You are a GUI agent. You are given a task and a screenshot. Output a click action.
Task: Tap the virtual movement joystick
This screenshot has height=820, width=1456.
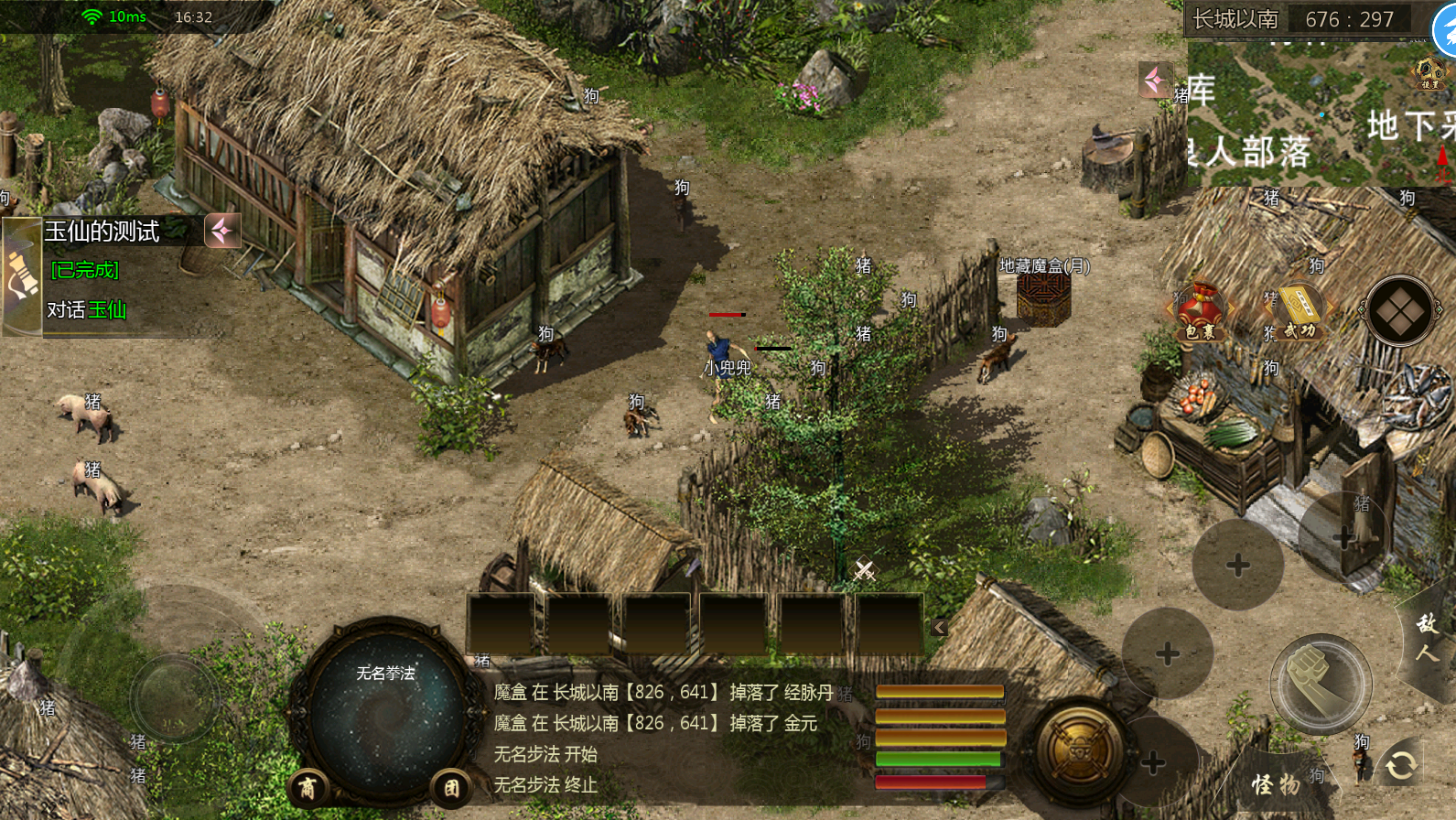(x=174, y=698)
